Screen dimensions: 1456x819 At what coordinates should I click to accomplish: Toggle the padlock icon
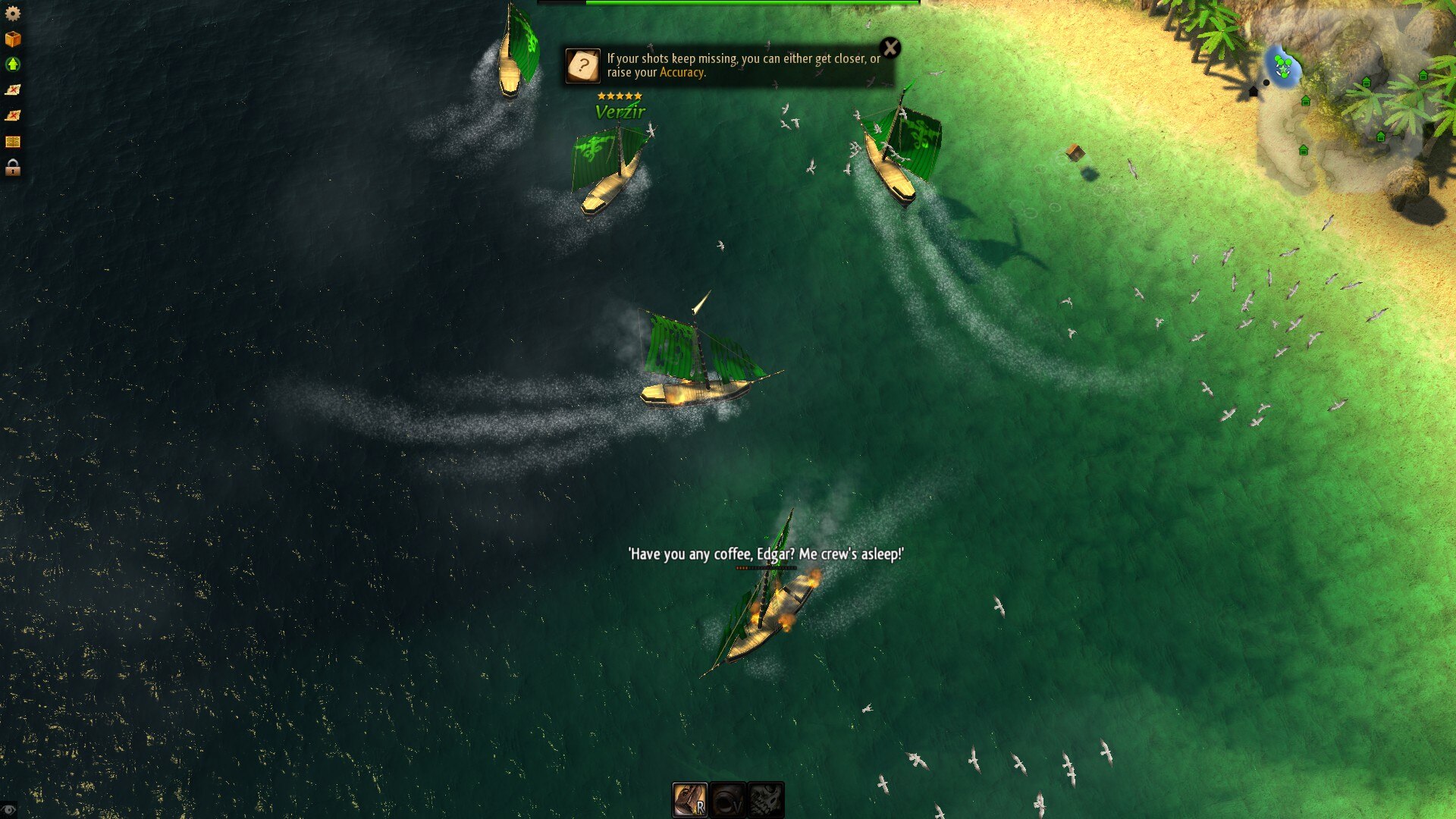pyautogui.click(x=12, y=168)
